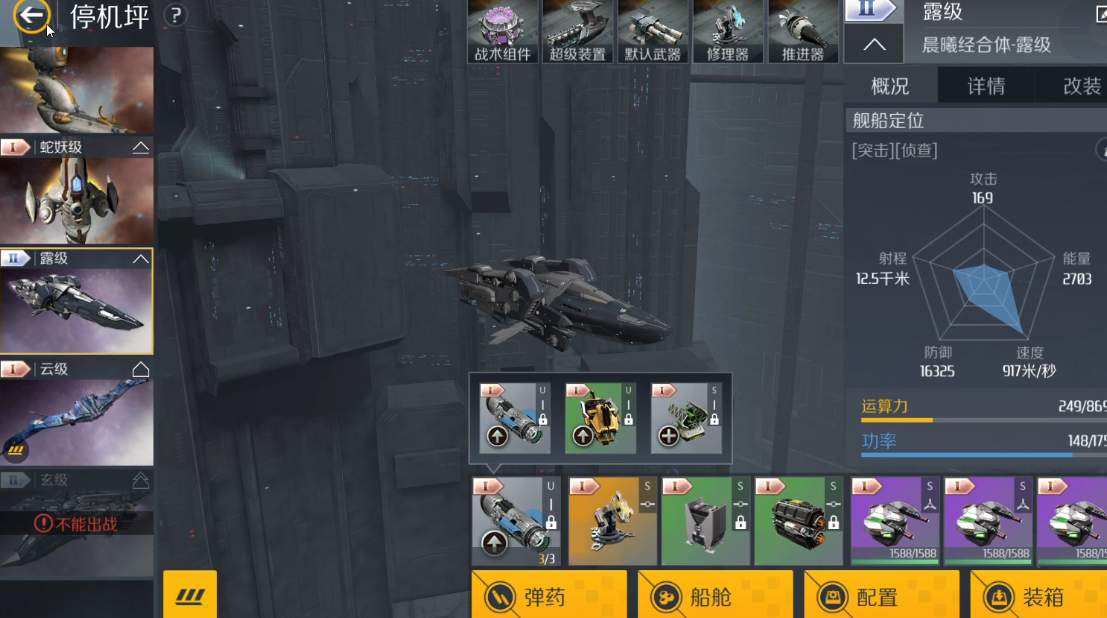Switch to the 详情 tab
This screenshot has width=1107, height=618.
986,86
